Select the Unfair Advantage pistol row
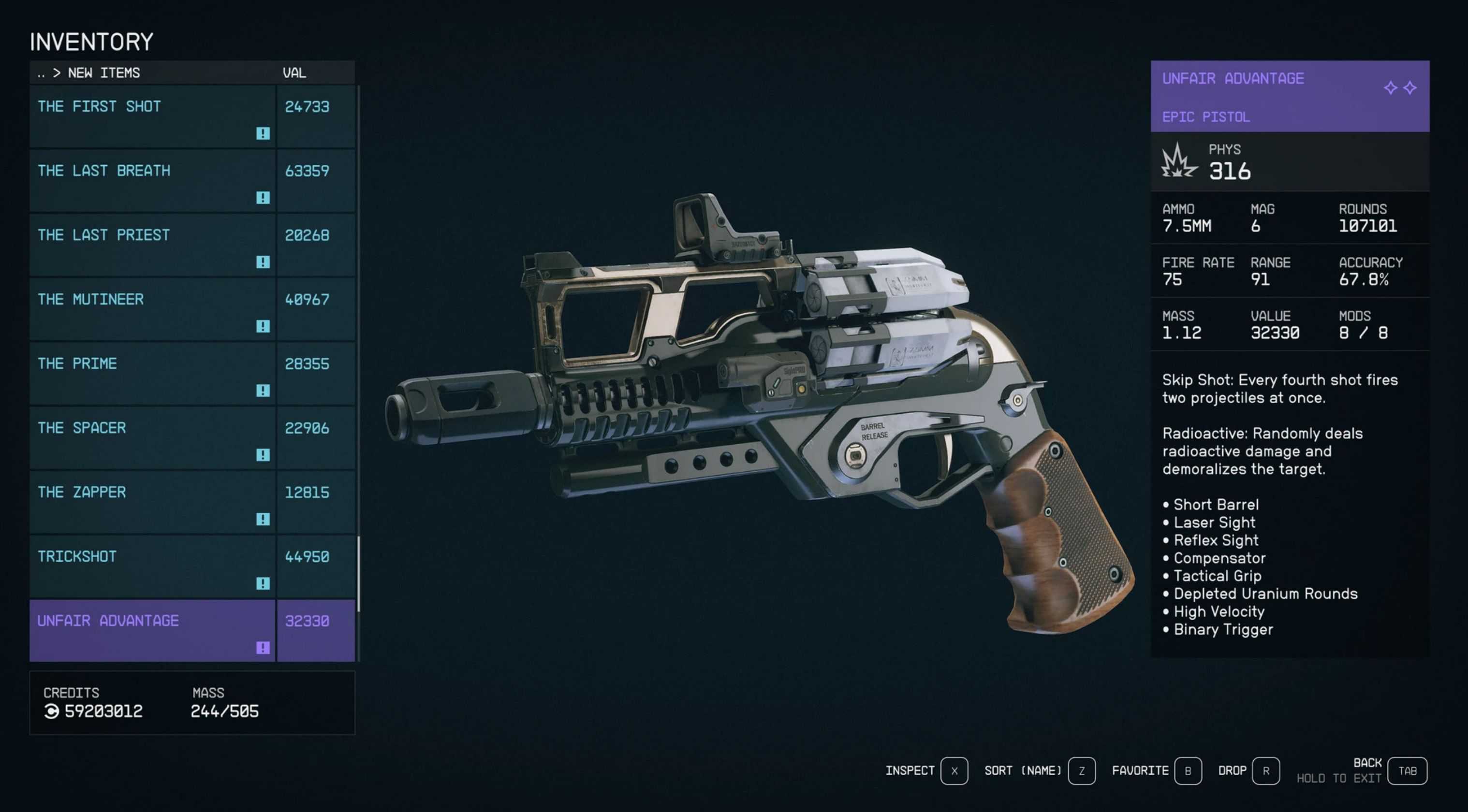 [x=152, y=631]
